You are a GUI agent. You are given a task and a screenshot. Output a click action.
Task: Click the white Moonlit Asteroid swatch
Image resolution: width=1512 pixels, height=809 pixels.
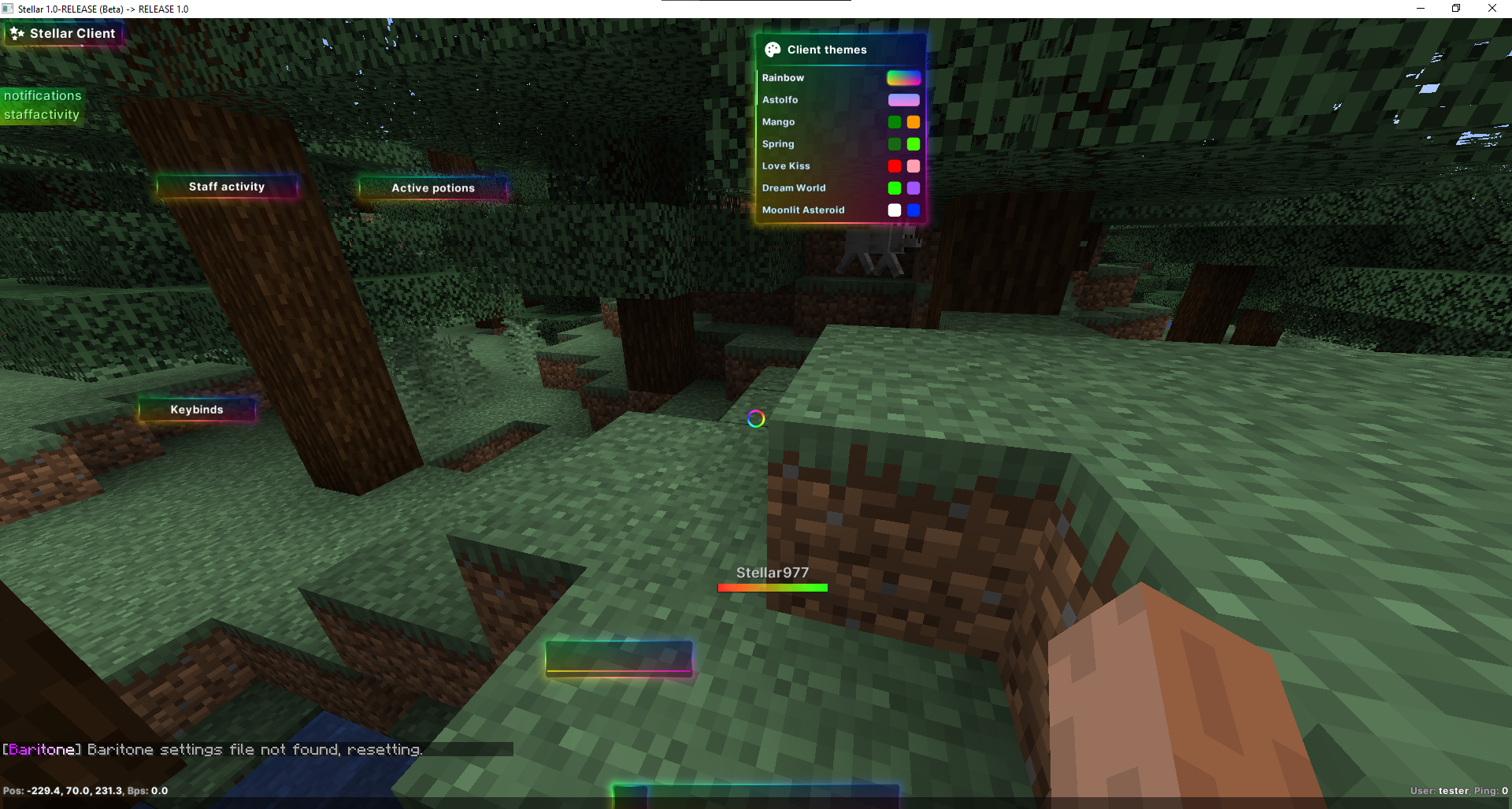[894, 210]
